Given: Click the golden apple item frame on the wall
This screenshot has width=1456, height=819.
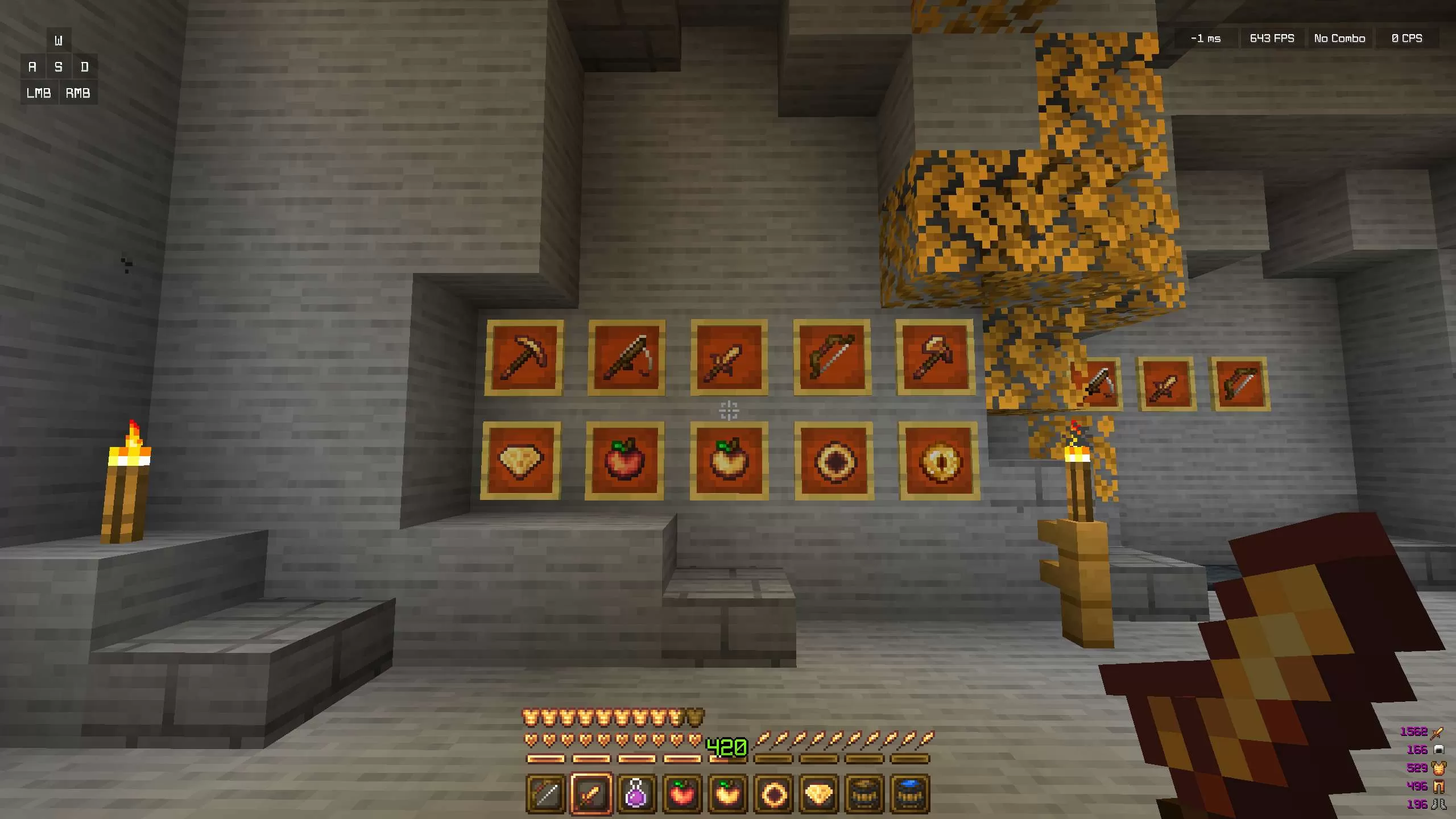Looking at the screenshot, I should point(730,461).
